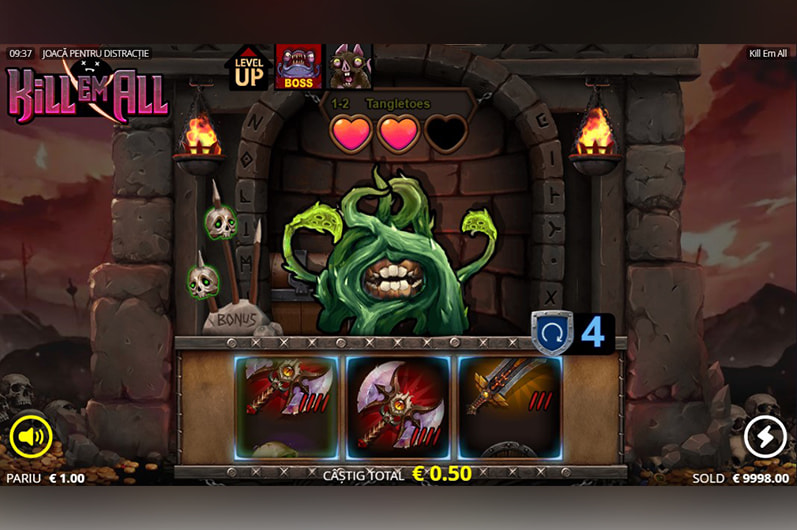
Task: Click the blue respin shield icon
Action: [x=553, y=332]
